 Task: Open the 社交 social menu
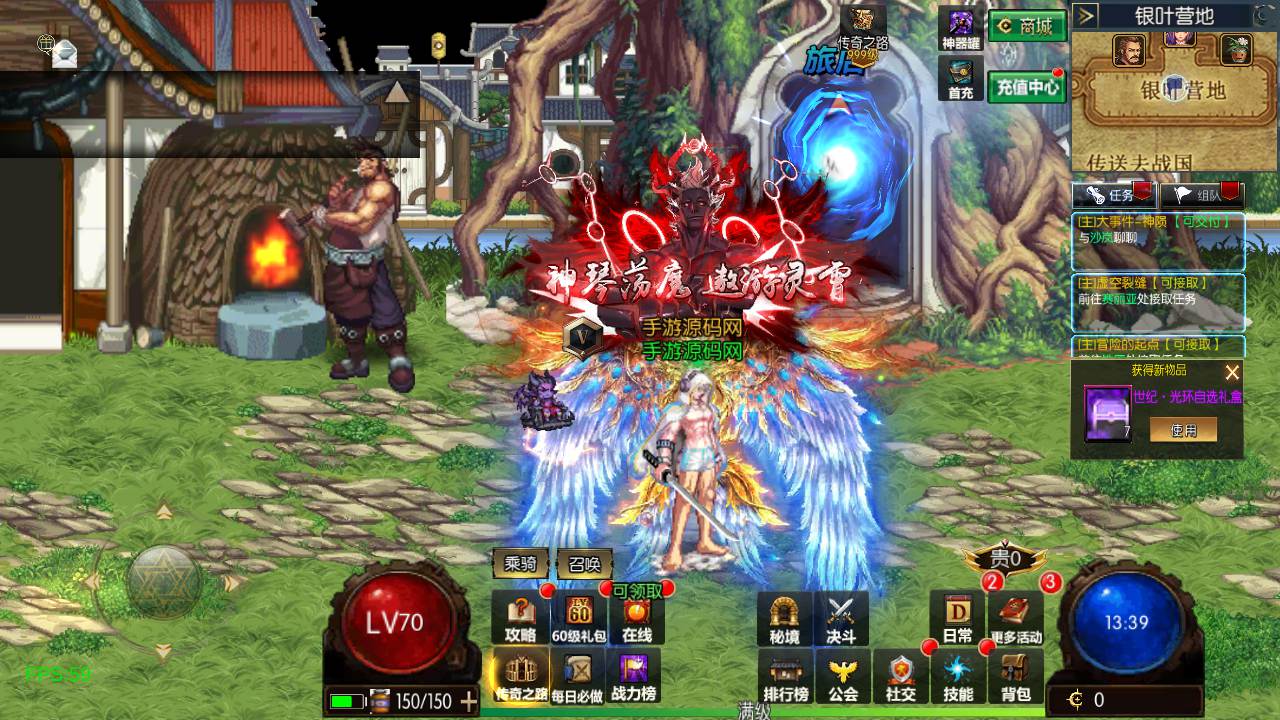pyautogui.click(x=901, y=676)
